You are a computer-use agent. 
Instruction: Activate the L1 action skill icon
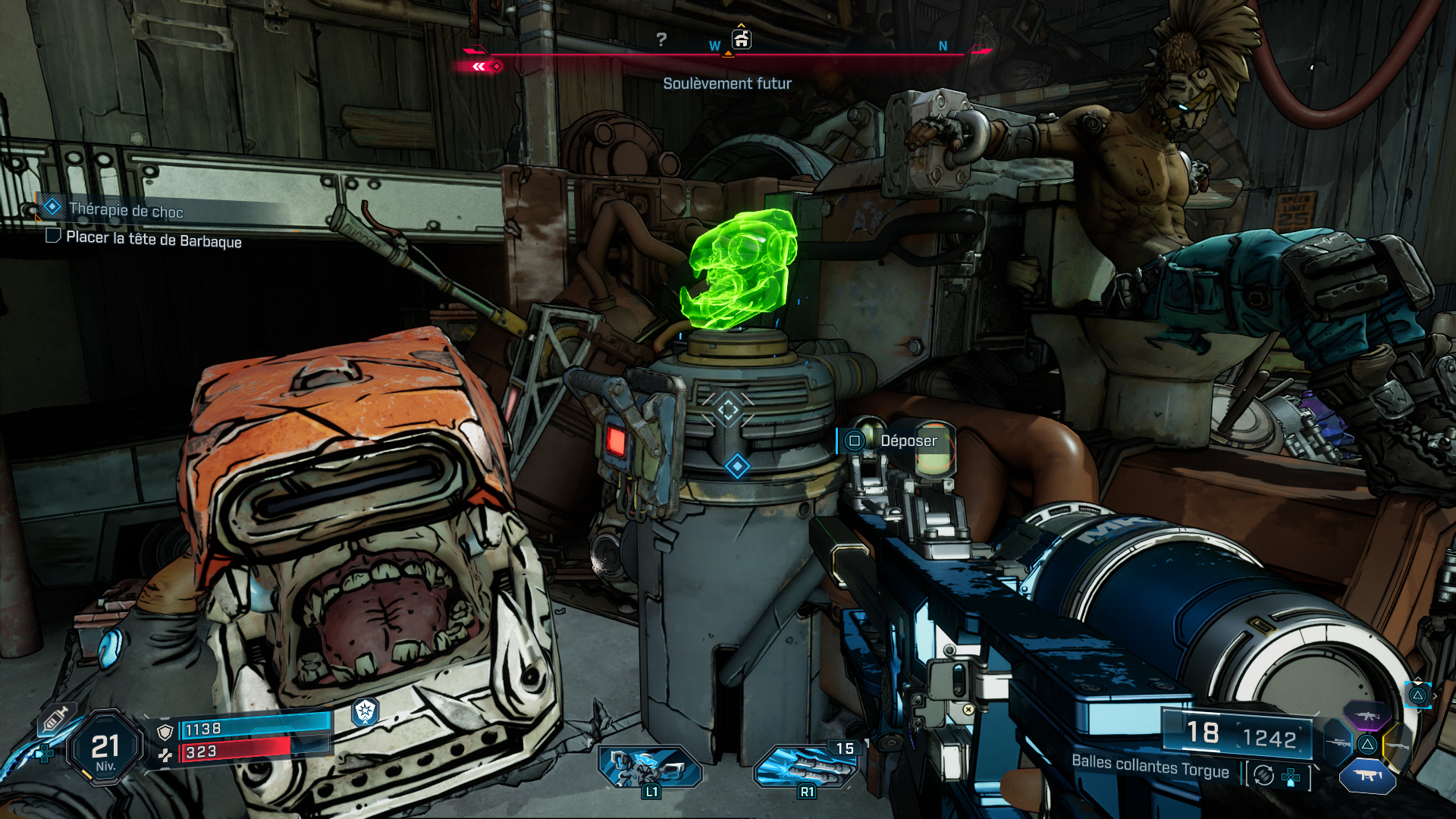point(650,767)
